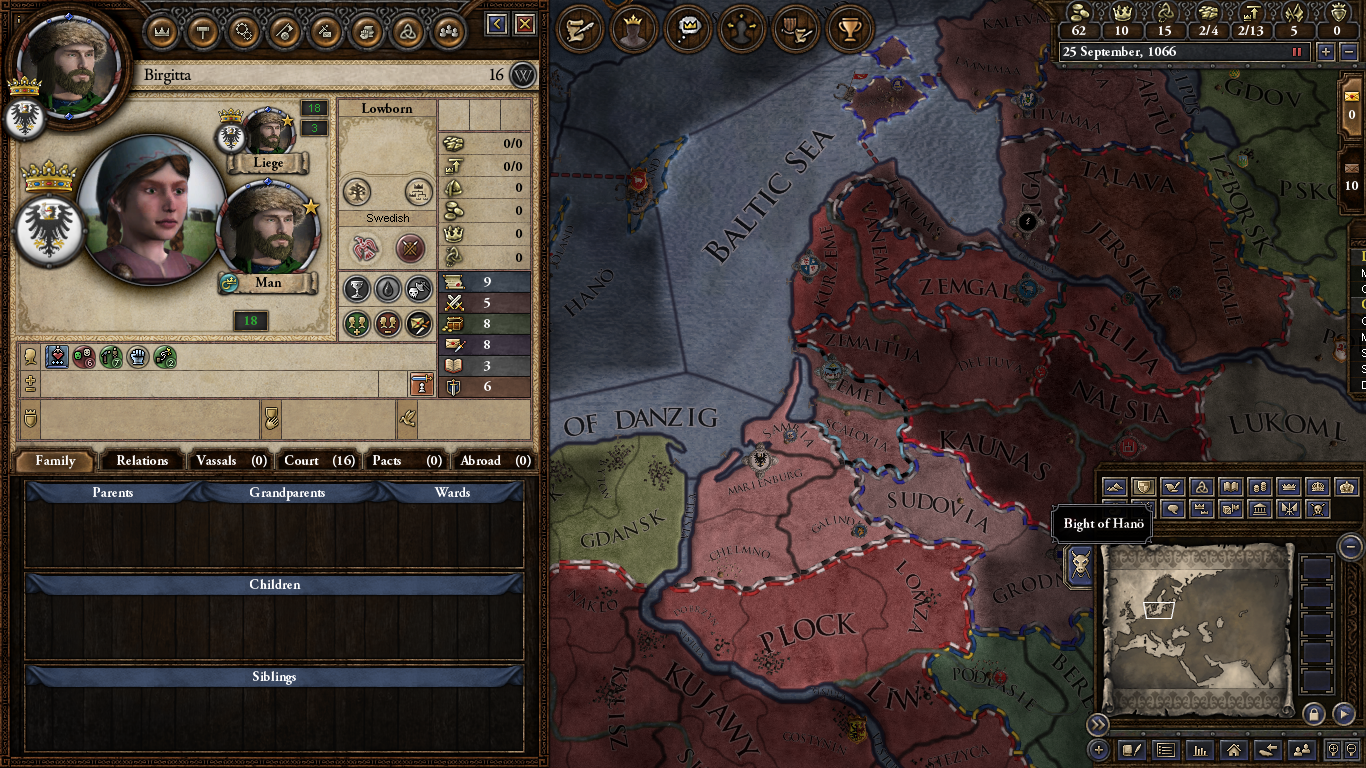
Task: Click the Europe minimap
Action: coord(1196,628)
